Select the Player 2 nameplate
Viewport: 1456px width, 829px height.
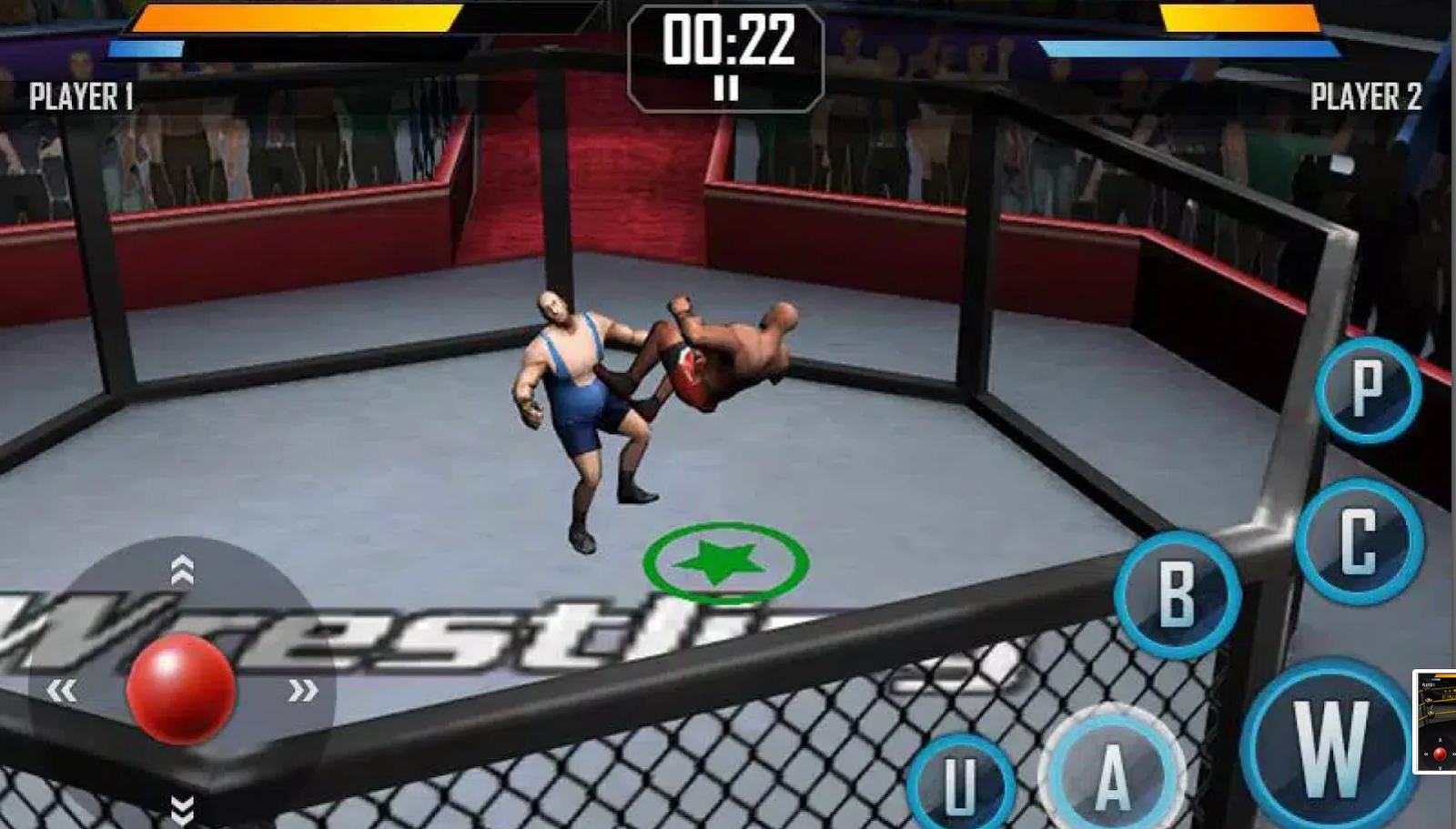point(1365,94)
